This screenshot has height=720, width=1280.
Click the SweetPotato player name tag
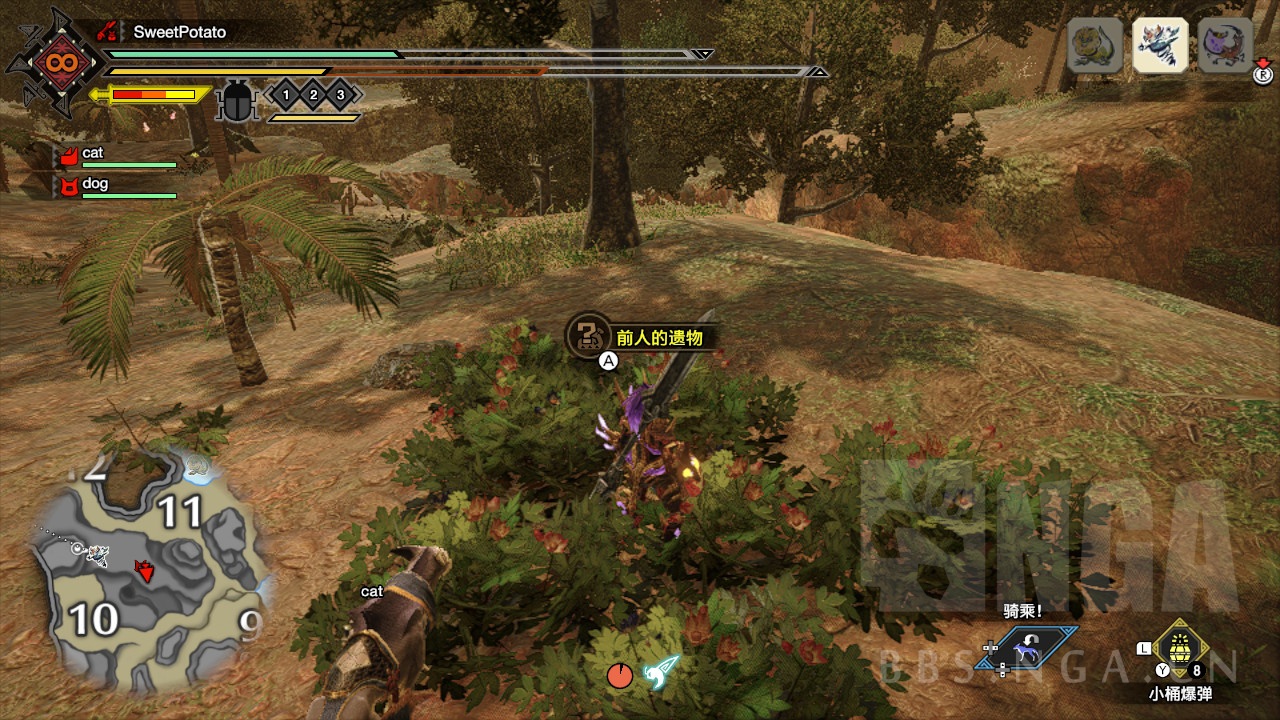(x=179, y=32)
